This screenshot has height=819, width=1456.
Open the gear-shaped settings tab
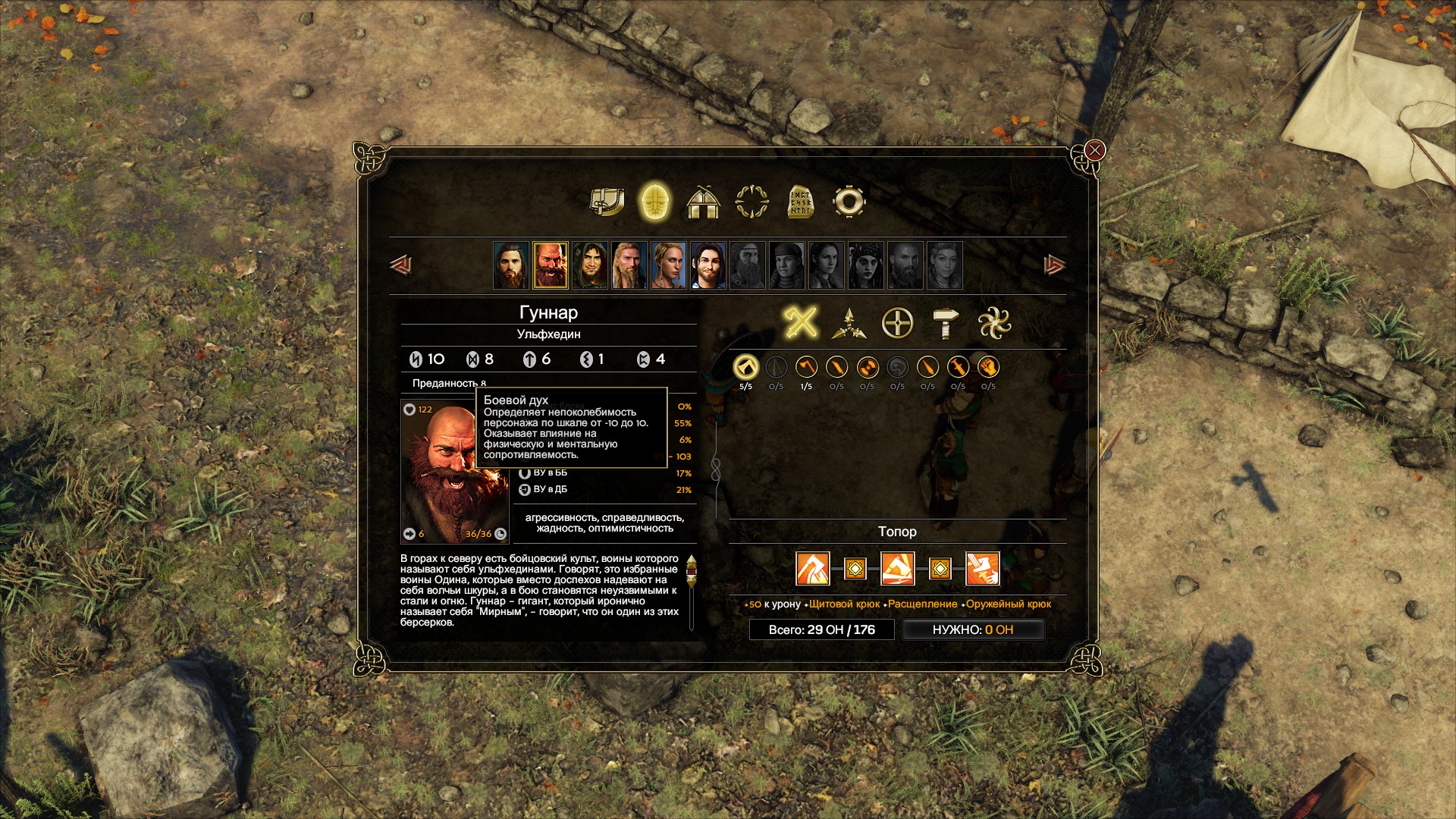pos(849,202)
